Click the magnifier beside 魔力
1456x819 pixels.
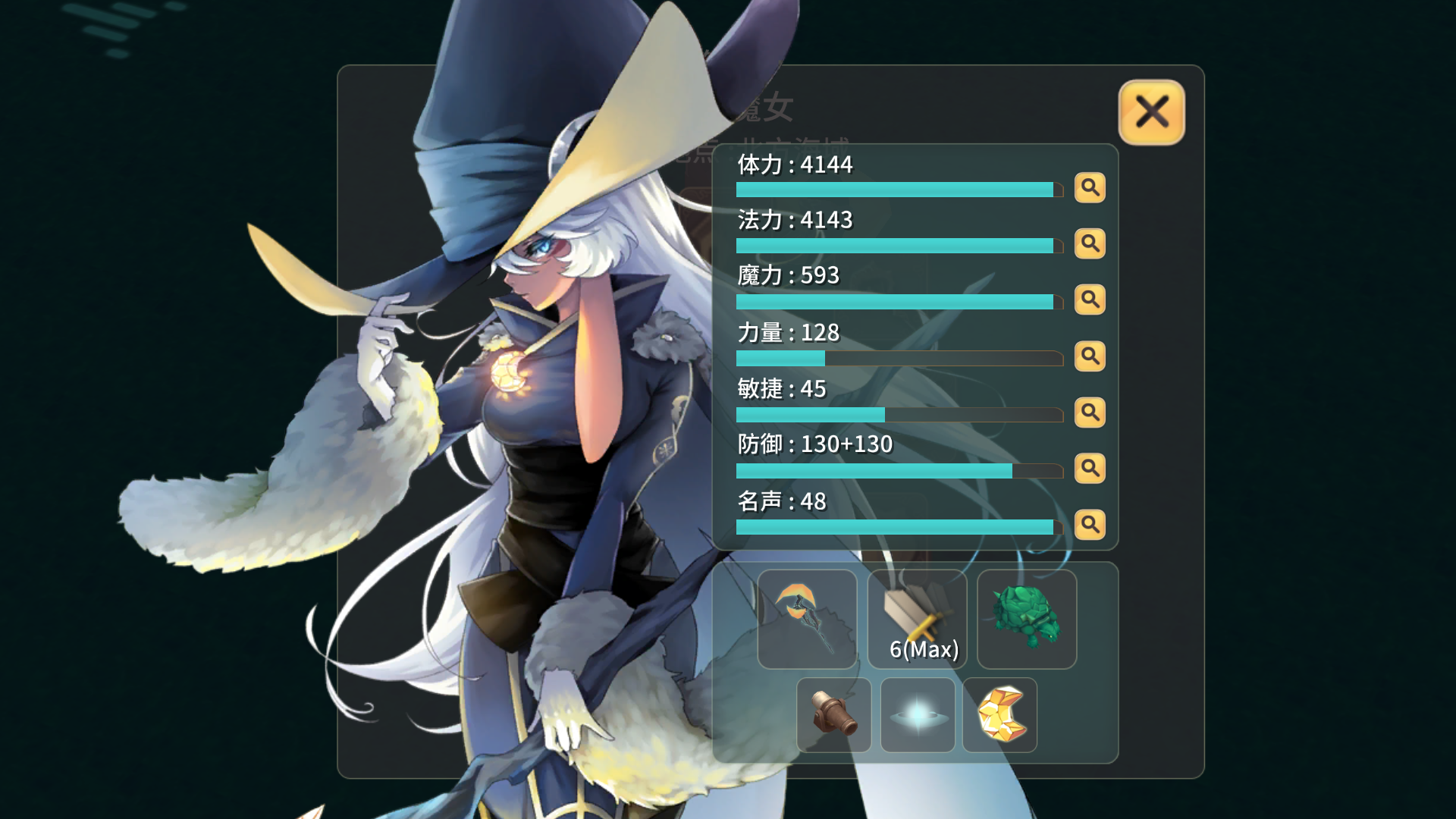tap(1090, 300)
